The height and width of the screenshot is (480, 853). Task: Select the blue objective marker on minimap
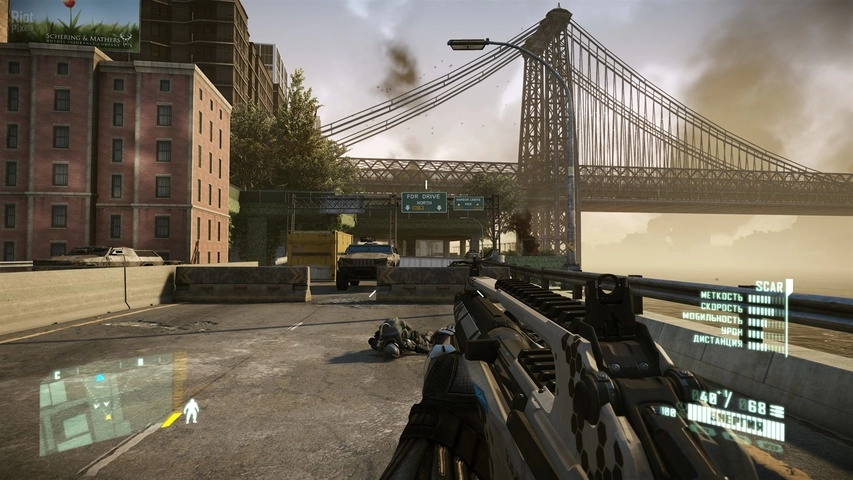click(x=100, y=379)
